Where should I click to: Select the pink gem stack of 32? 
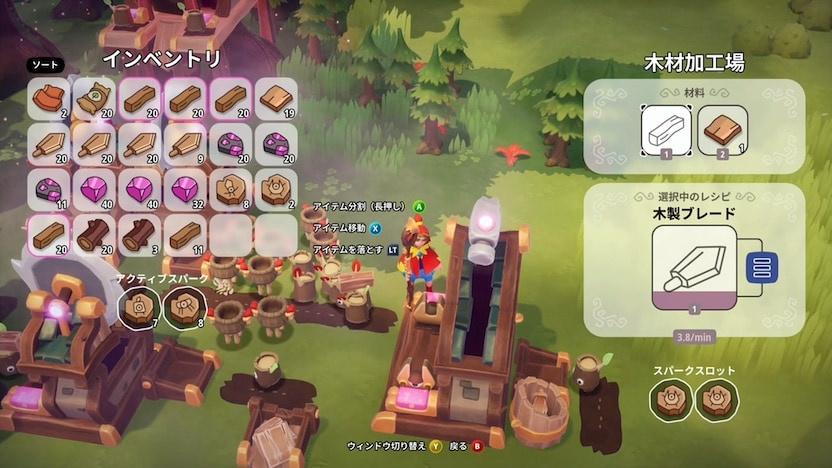click(x=185, y=189)
